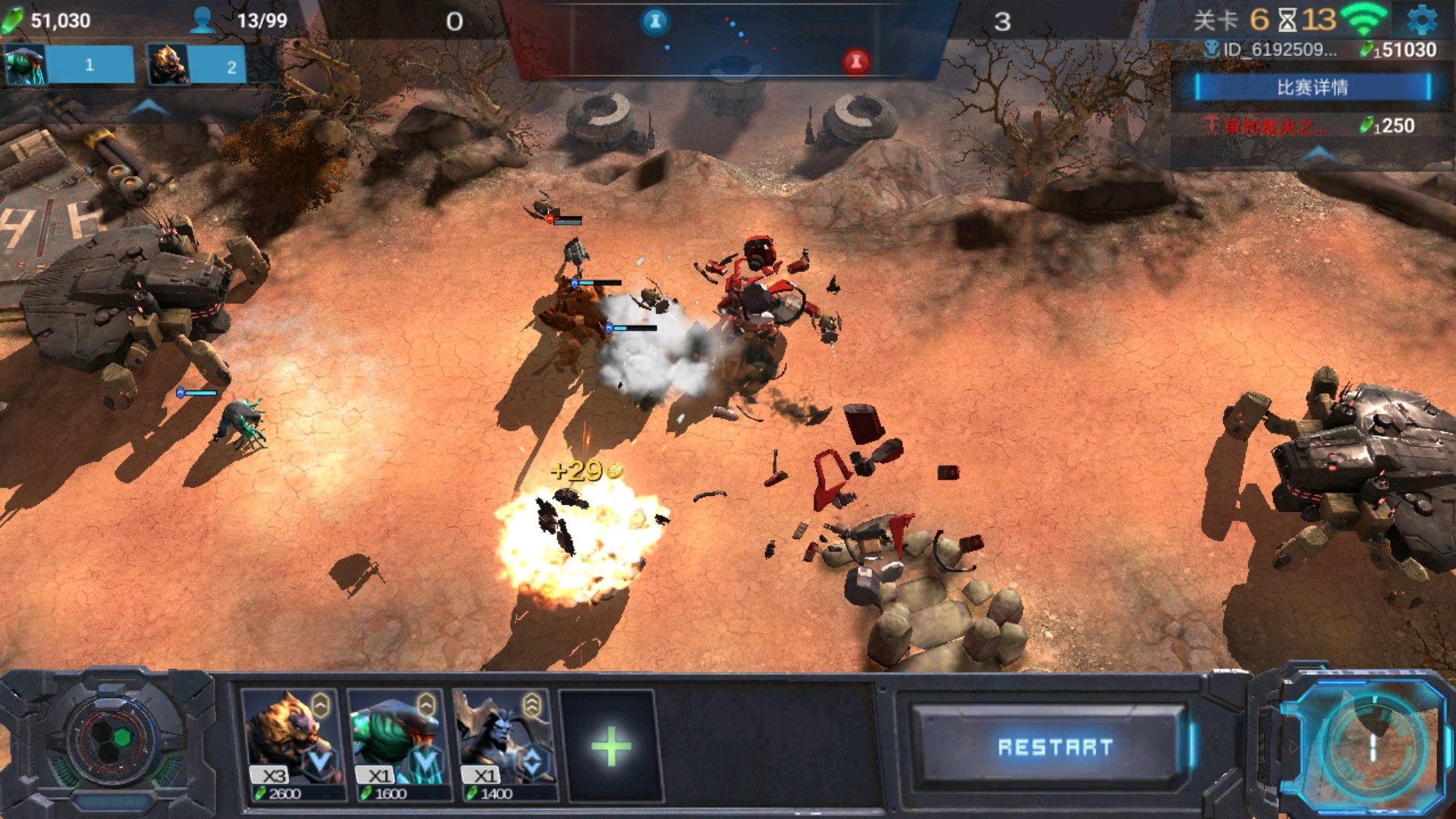Open the 比赛详情 match details button
1456x819 pixels.
point(1312,87)
